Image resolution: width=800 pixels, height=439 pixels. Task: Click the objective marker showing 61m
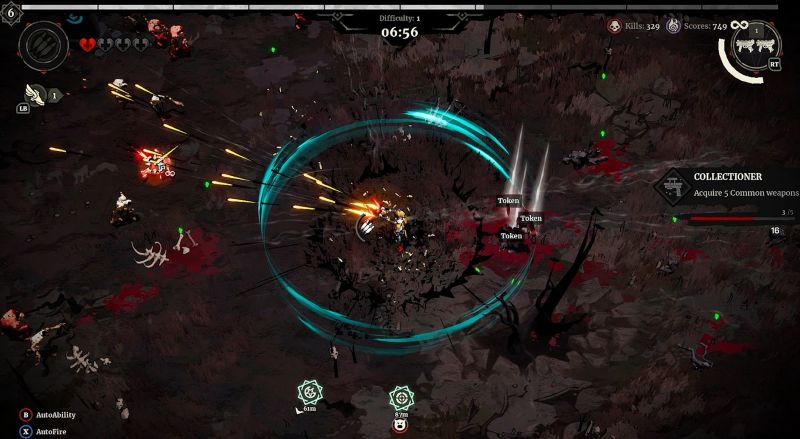coord(310,390)
